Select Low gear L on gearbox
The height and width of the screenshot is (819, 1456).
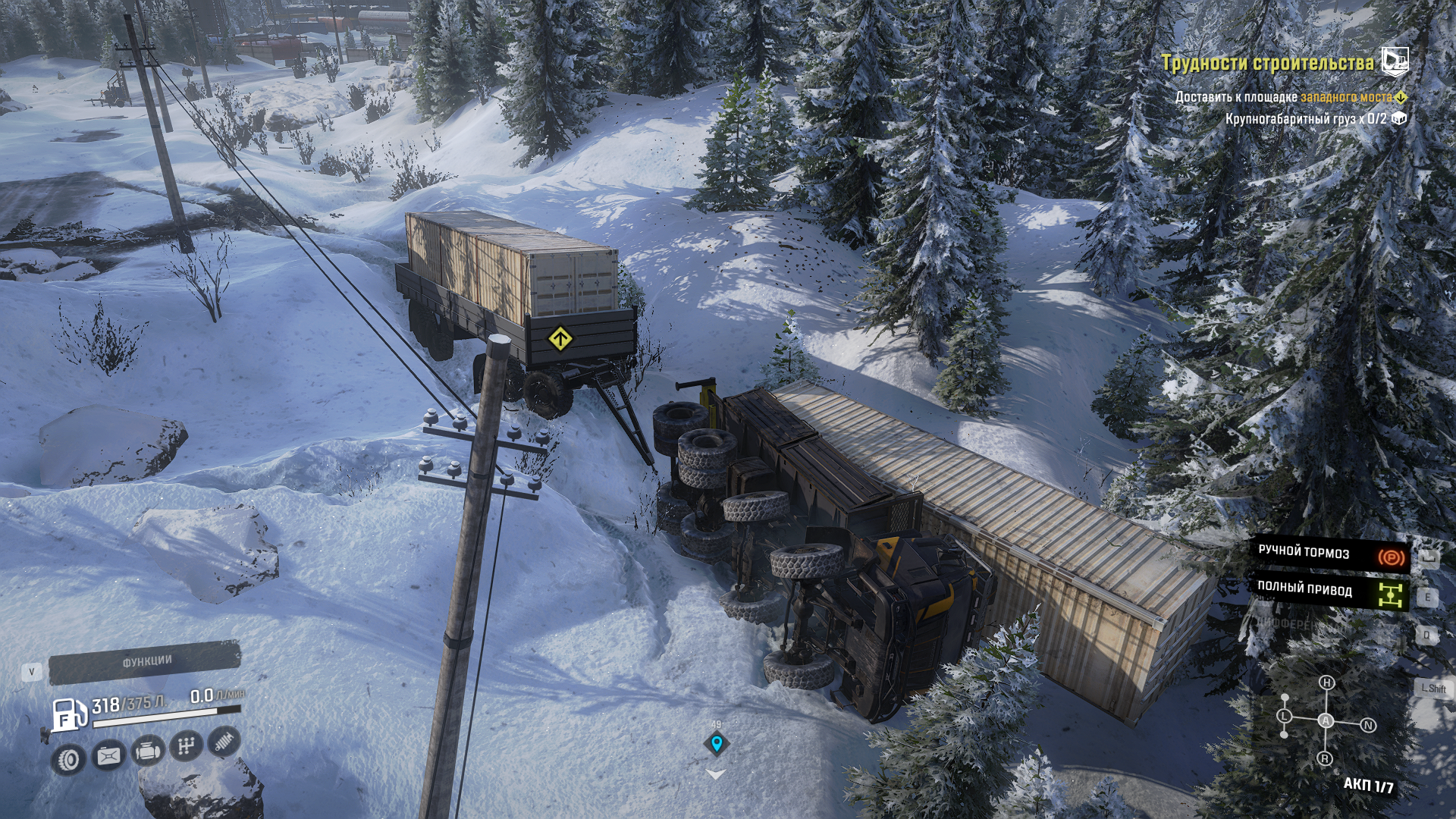point(1284,716)
